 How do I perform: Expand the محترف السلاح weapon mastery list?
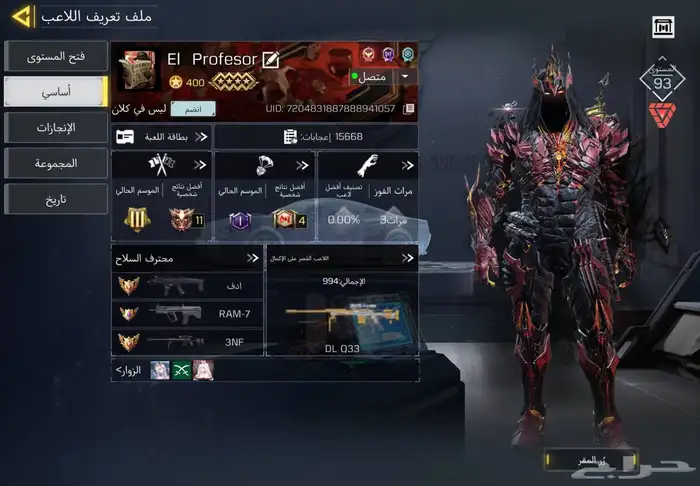pyautogui.click(x=187, y=259)
